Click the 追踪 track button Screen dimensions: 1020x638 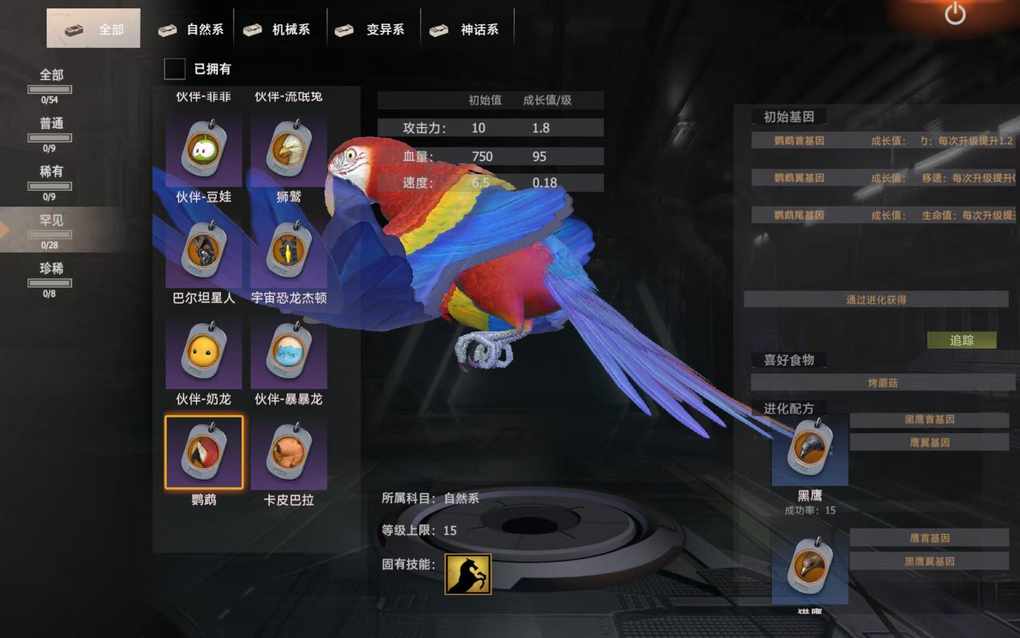[x=961, y=340]
